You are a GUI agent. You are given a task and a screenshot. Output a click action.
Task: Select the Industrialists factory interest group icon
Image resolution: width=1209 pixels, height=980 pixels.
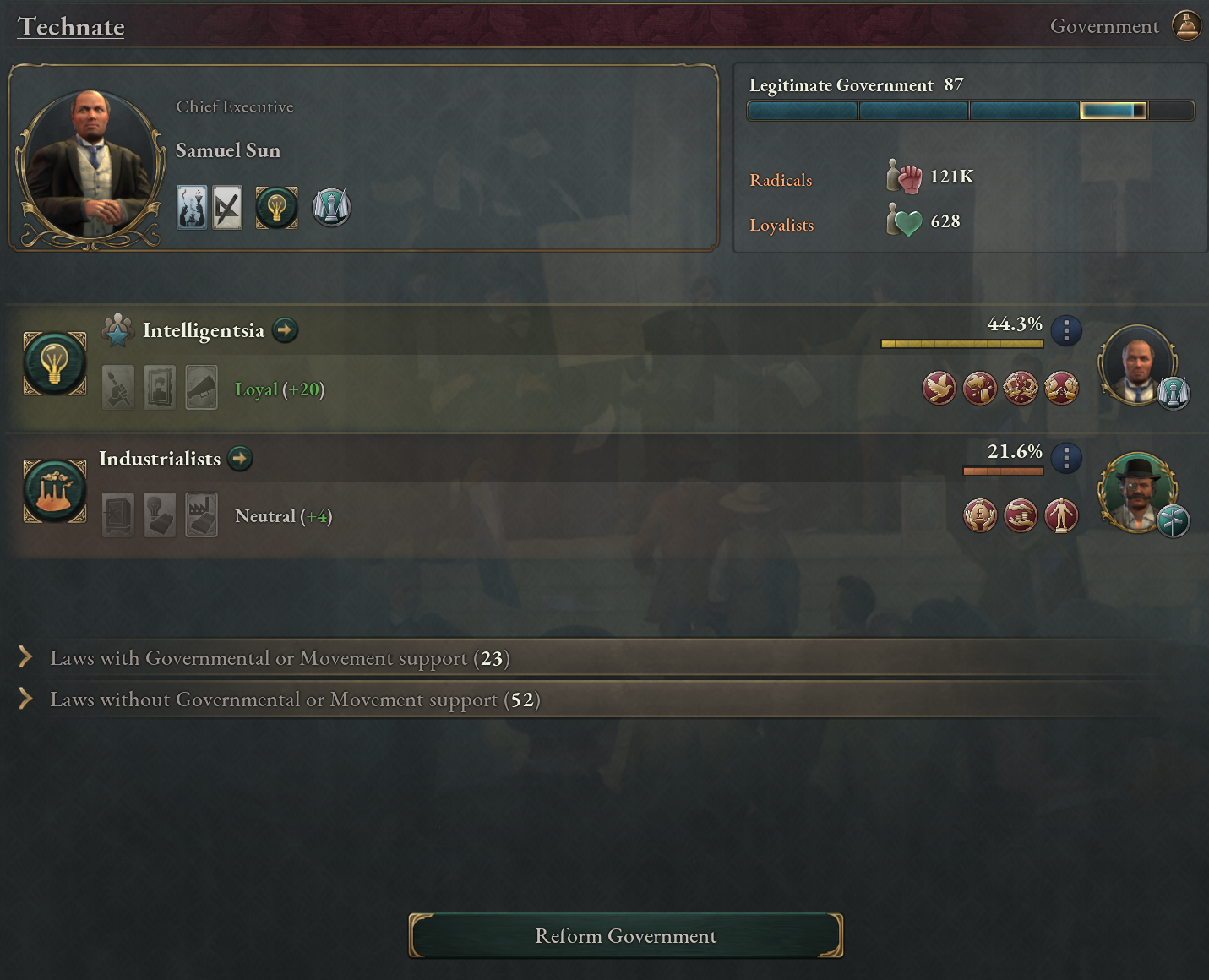(54, 490)
